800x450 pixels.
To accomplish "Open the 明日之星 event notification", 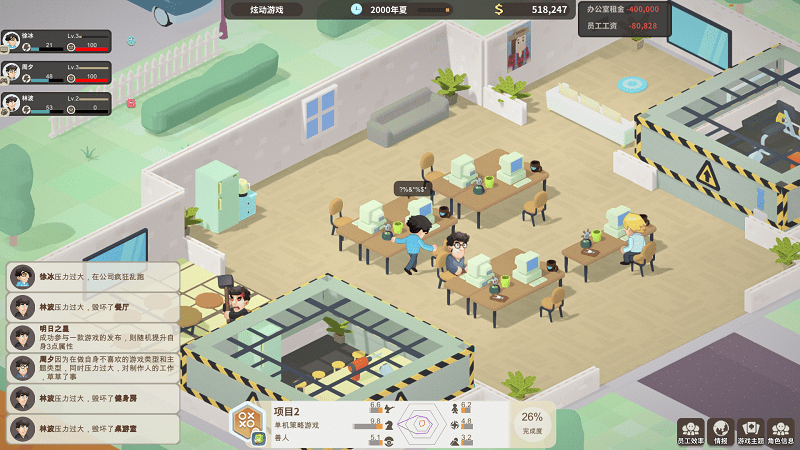I will pos(93,337).
